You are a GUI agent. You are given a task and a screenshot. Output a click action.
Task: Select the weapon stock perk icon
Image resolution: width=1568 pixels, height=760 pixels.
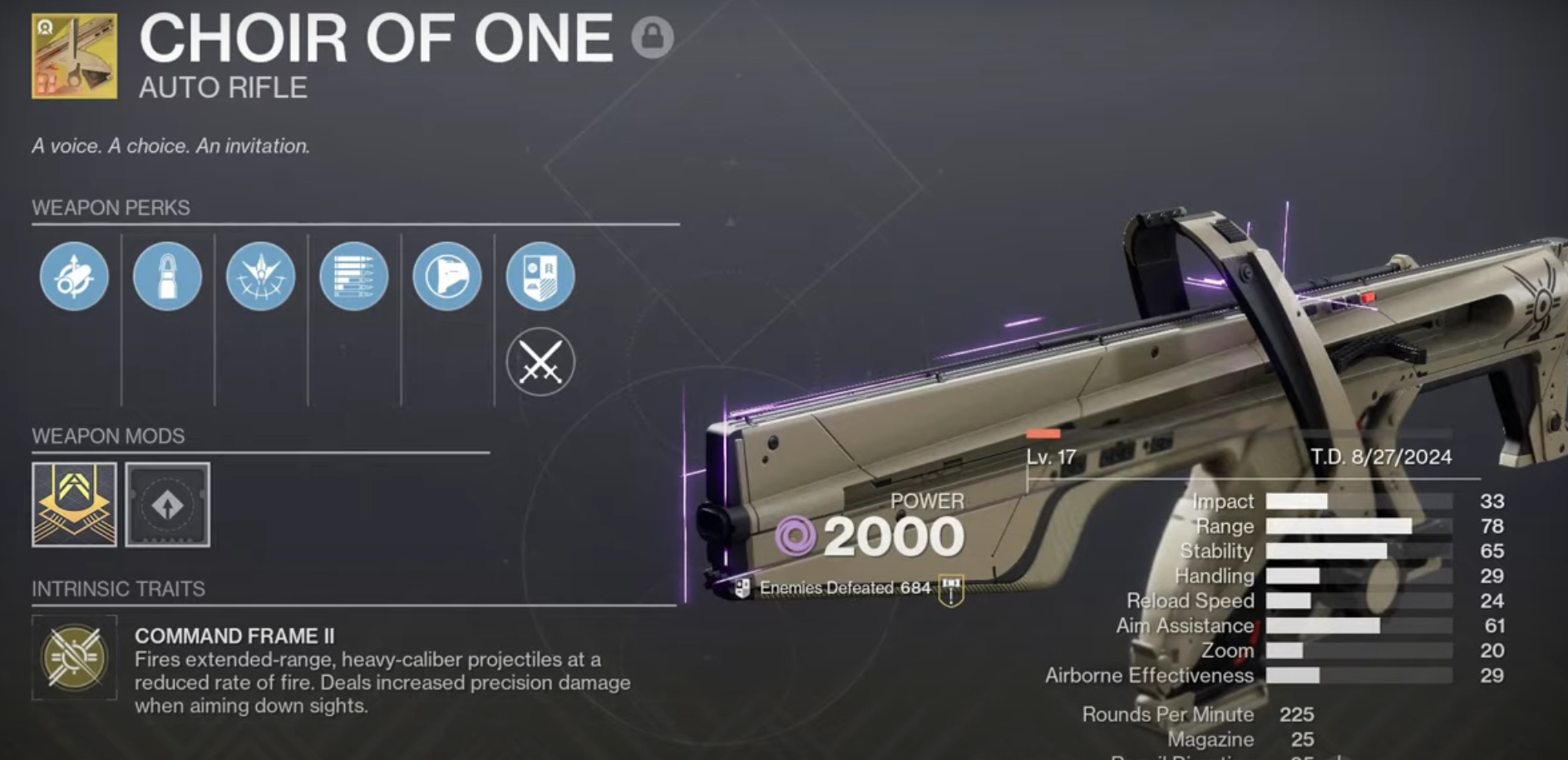point(446,276)
